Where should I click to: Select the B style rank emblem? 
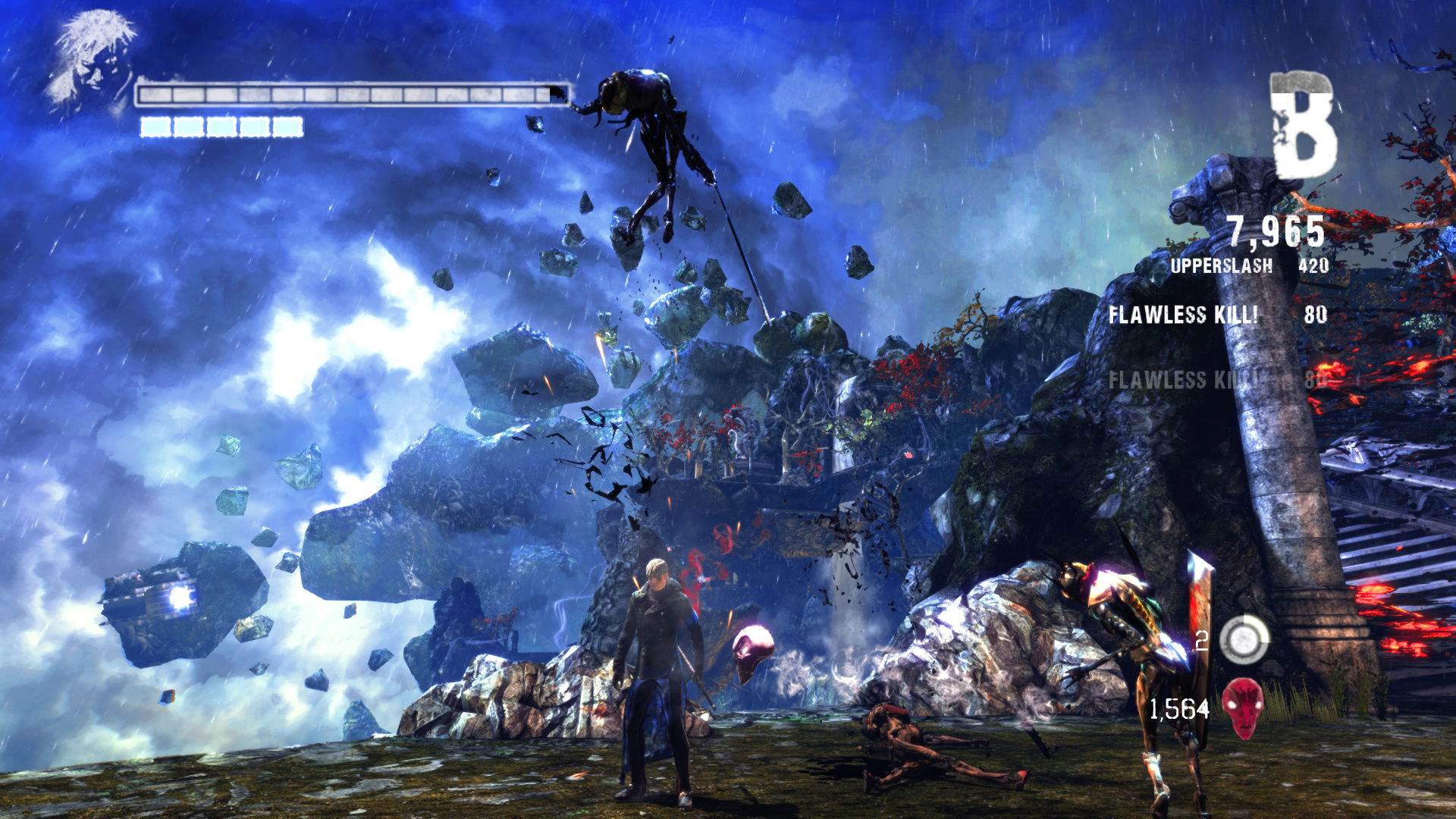point(1303,125)
